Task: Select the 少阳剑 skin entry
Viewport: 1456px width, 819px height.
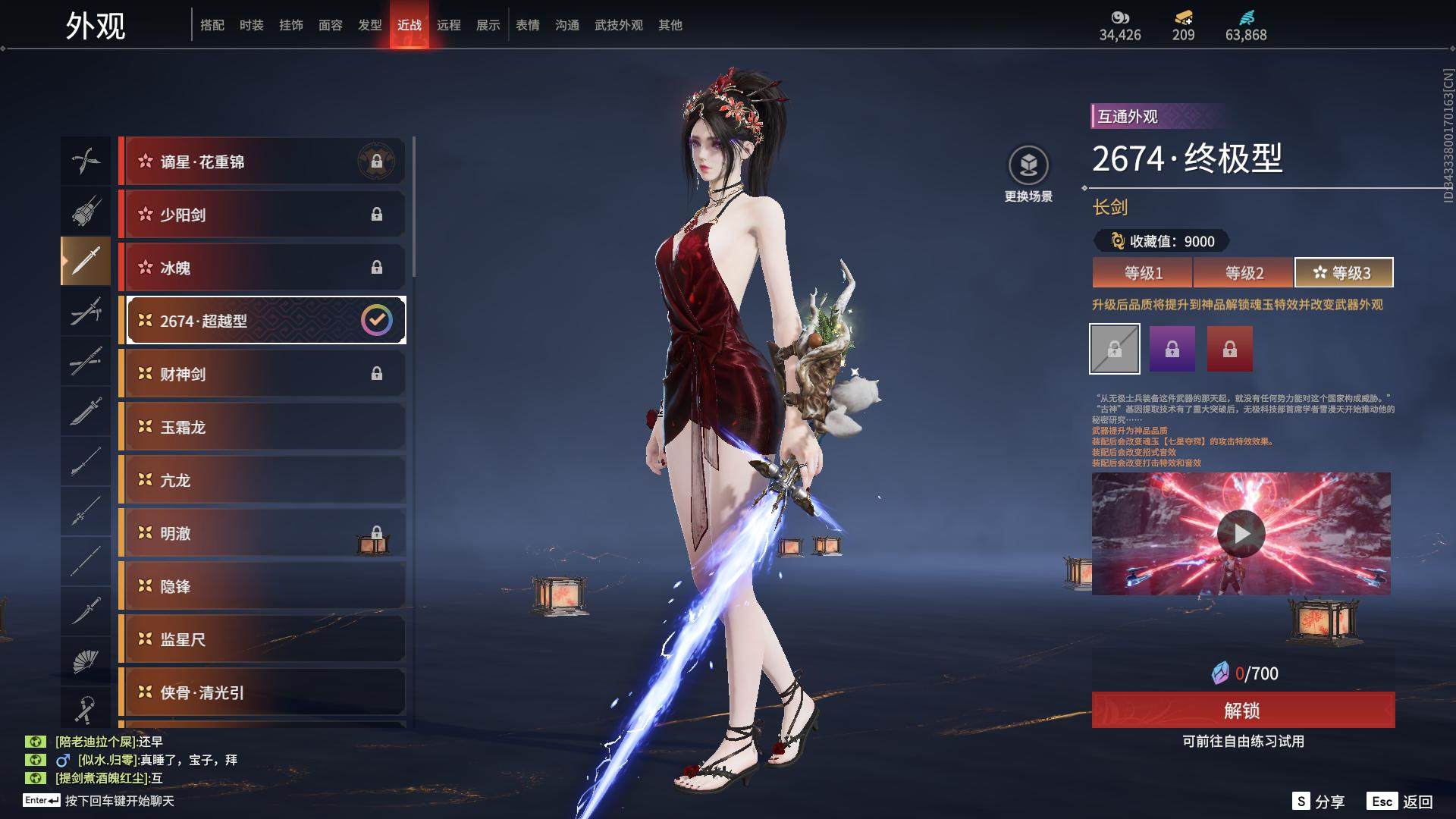Action: click(x=262, y=215)
